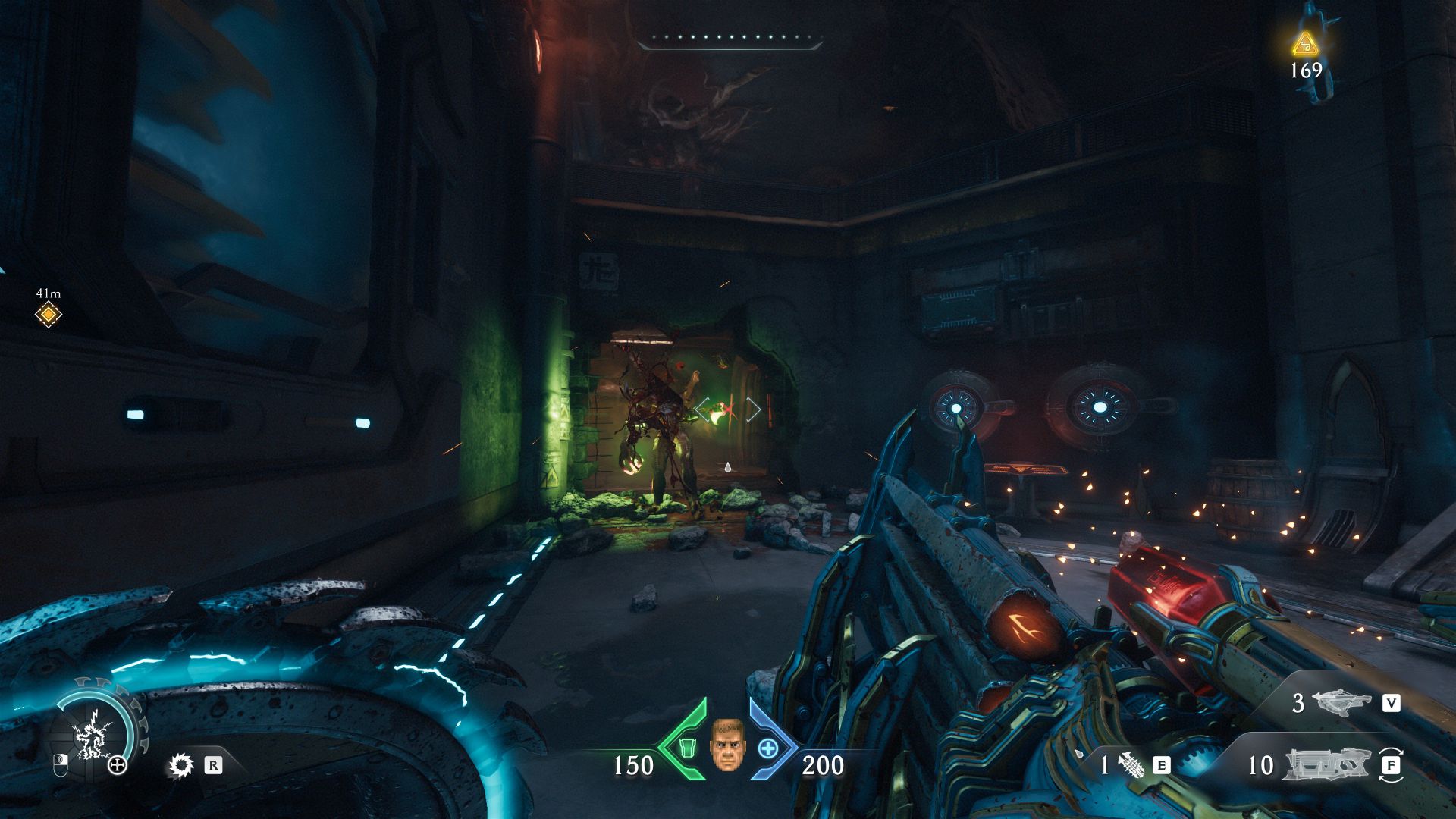This screenshot has height=819, width=1456.
Task: Click the Doom Slayer face portrait
Action: (727, 745)
